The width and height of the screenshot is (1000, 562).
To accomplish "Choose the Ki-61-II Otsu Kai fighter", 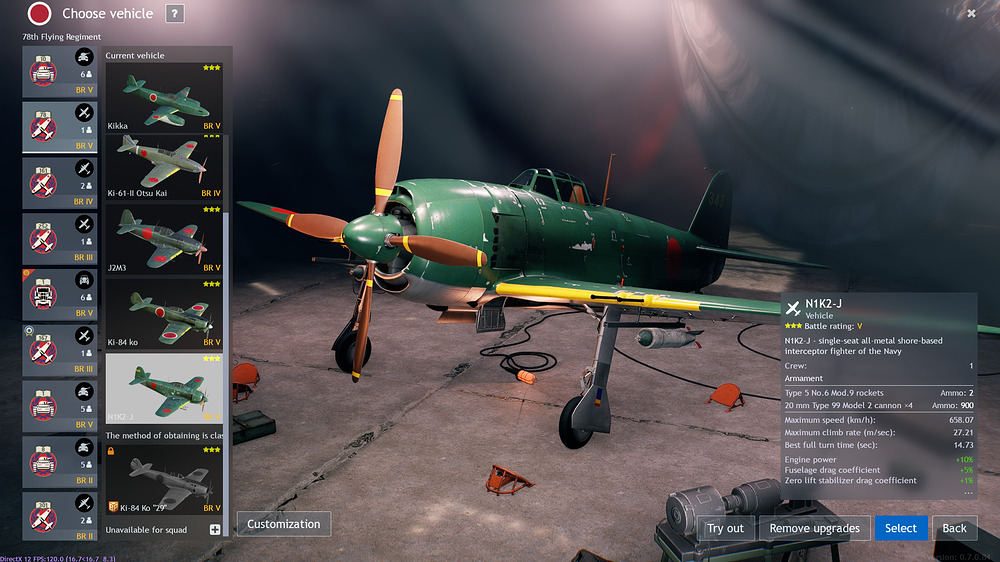I will 164,167.
